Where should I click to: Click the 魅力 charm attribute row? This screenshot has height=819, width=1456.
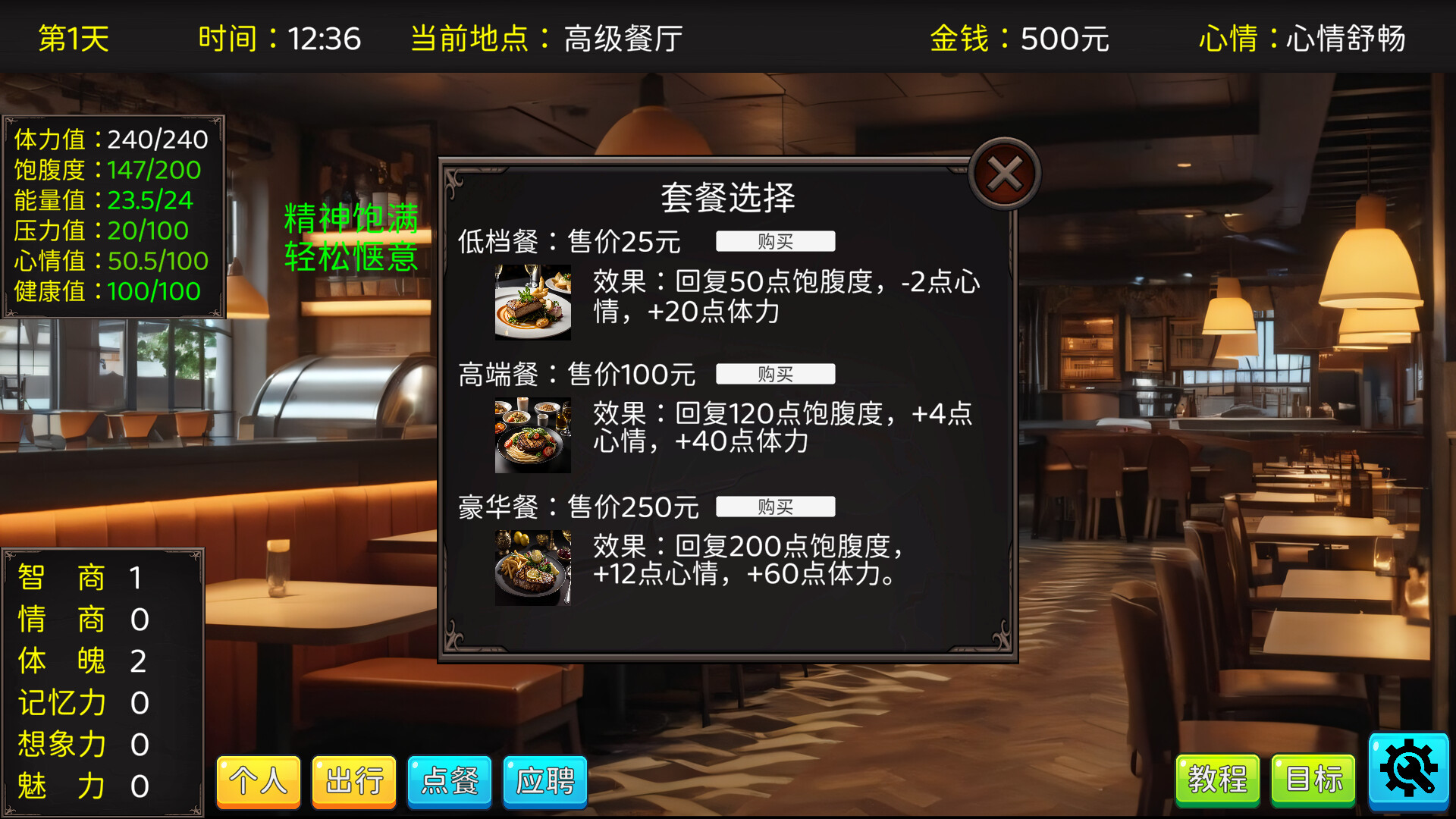point(80,787)
